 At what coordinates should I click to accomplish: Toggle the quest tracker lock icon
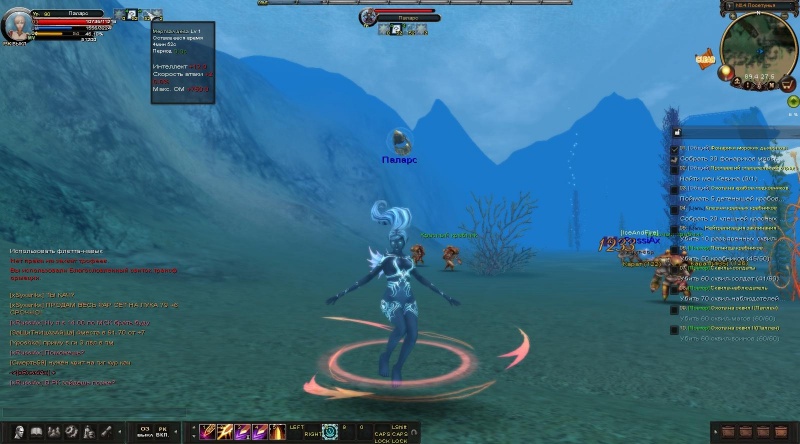tap(677, 132)
